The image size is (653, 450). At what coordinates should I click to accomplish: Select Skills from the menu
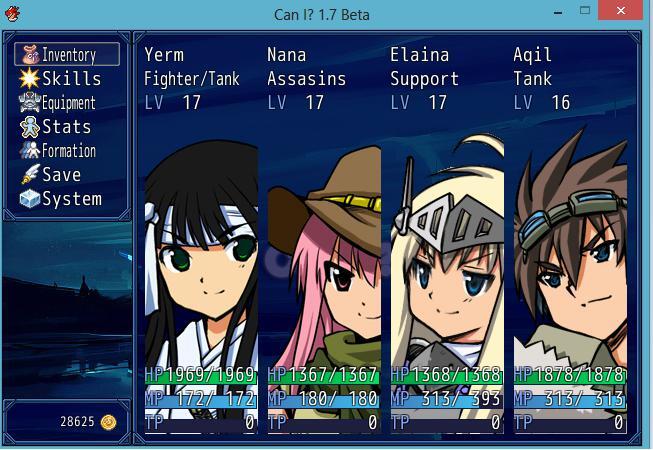click(67, 79)
